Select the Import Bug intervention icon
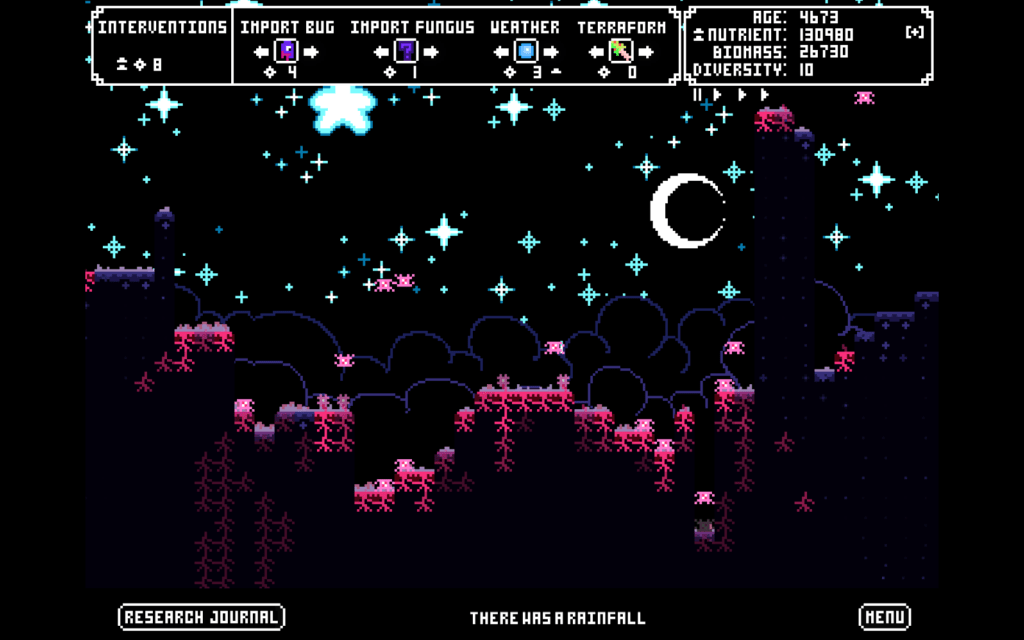1024x640 pixels. click(288, 50)
